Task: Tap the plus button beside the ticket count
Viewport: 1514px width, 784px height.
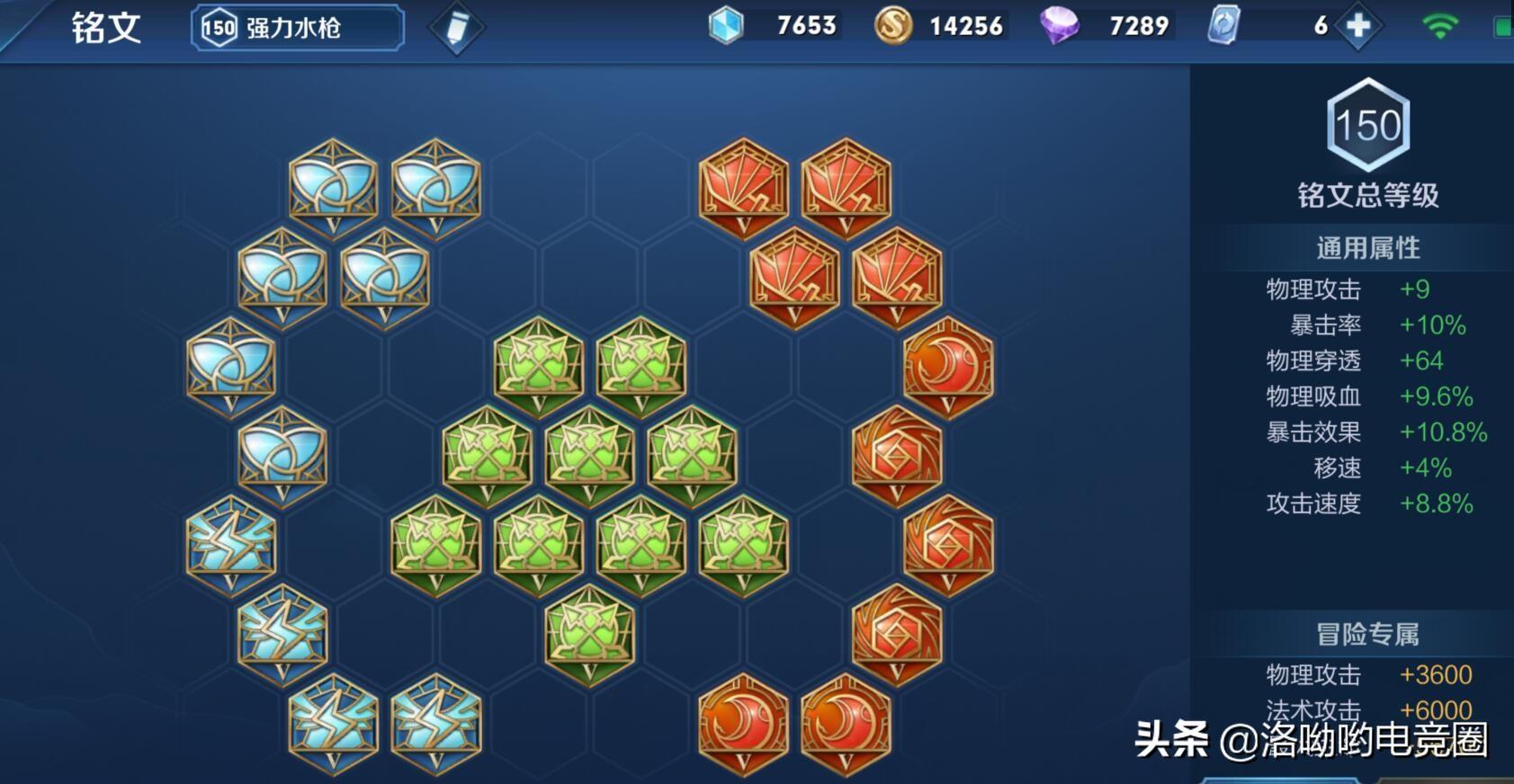Action: click(x=1358, y=26)
